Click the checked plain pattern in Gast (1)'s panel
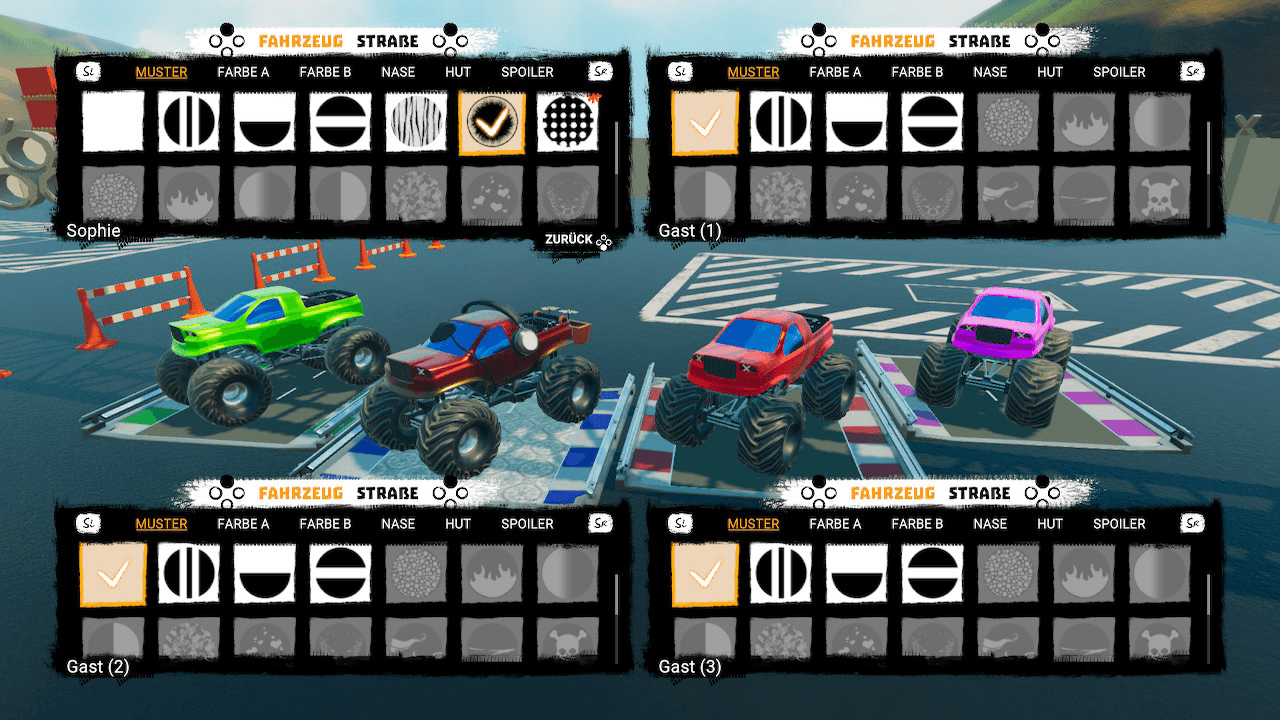This screenshot has height=720, width=1280. pos(705,122)
